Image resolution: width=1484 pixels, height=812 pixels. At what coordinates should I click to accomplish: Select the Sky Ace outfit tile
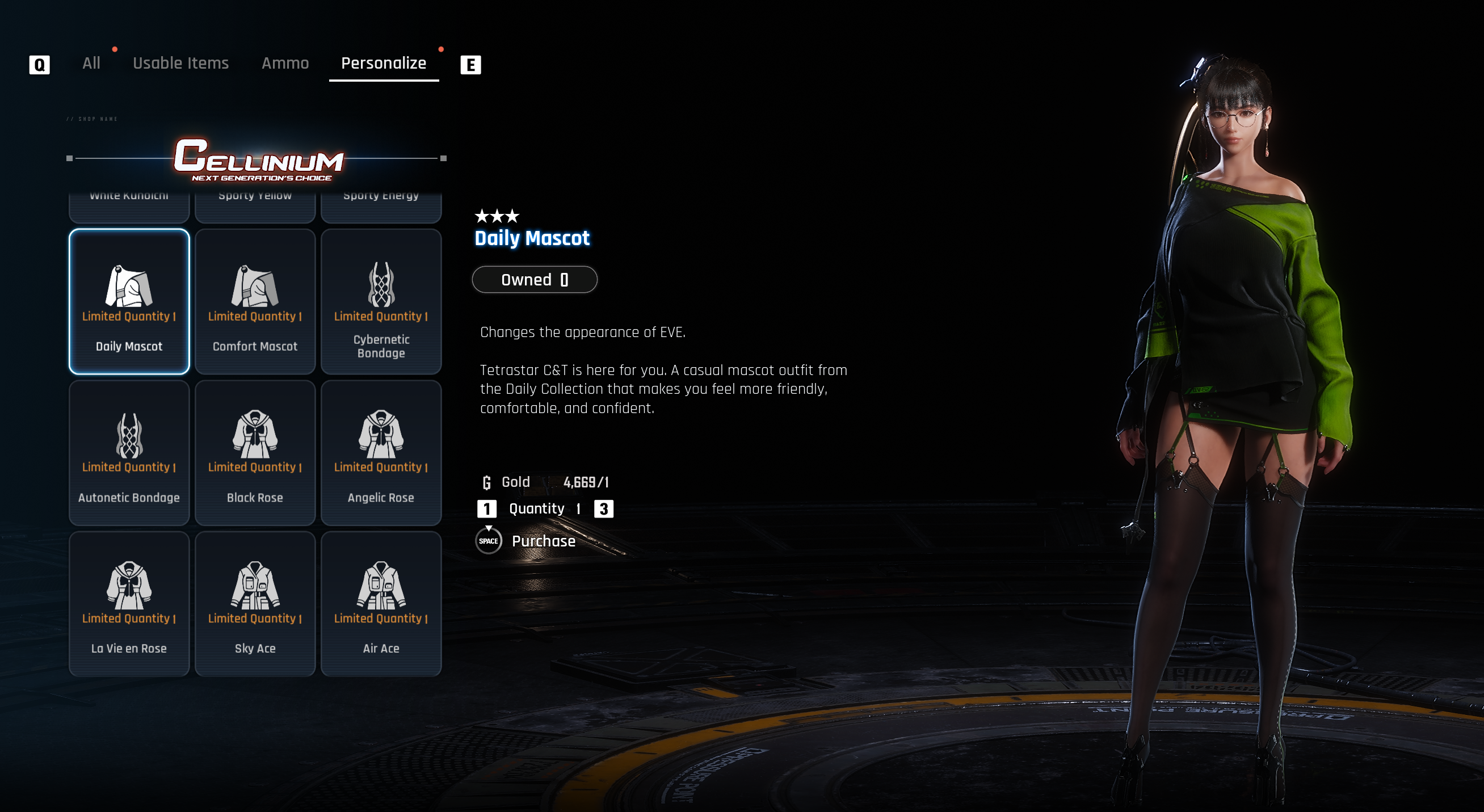(255, 604)
